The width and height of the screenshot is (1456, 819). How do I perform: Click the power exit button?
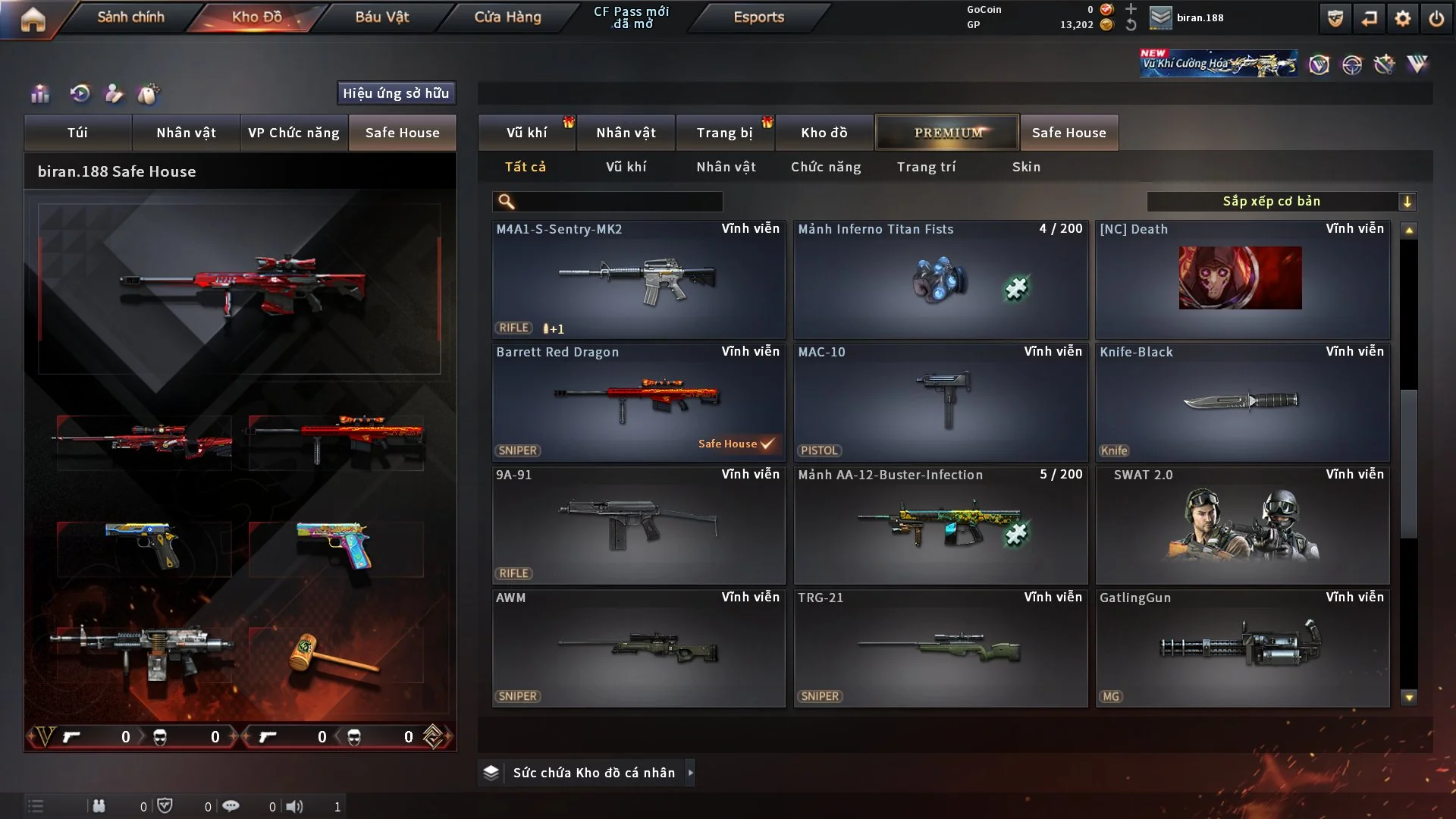pos(1436,18)
